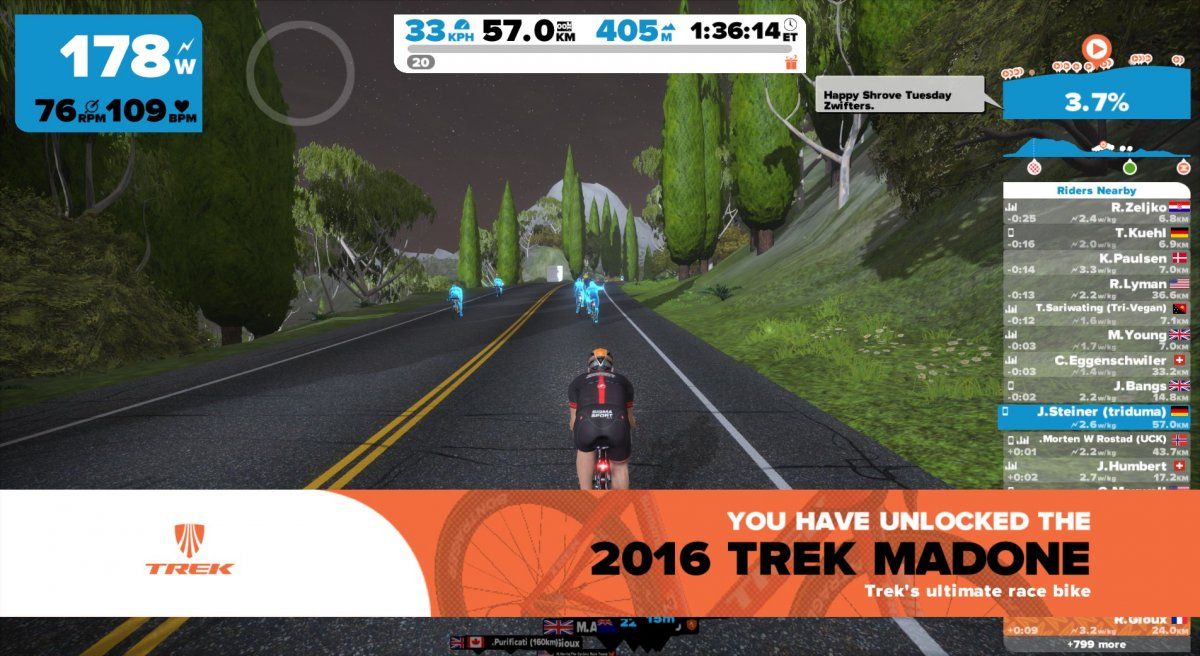The width and height of the screenshot is (1200, 656).
Task: Show the +799 more riders
Action: tap(1096, 644)
